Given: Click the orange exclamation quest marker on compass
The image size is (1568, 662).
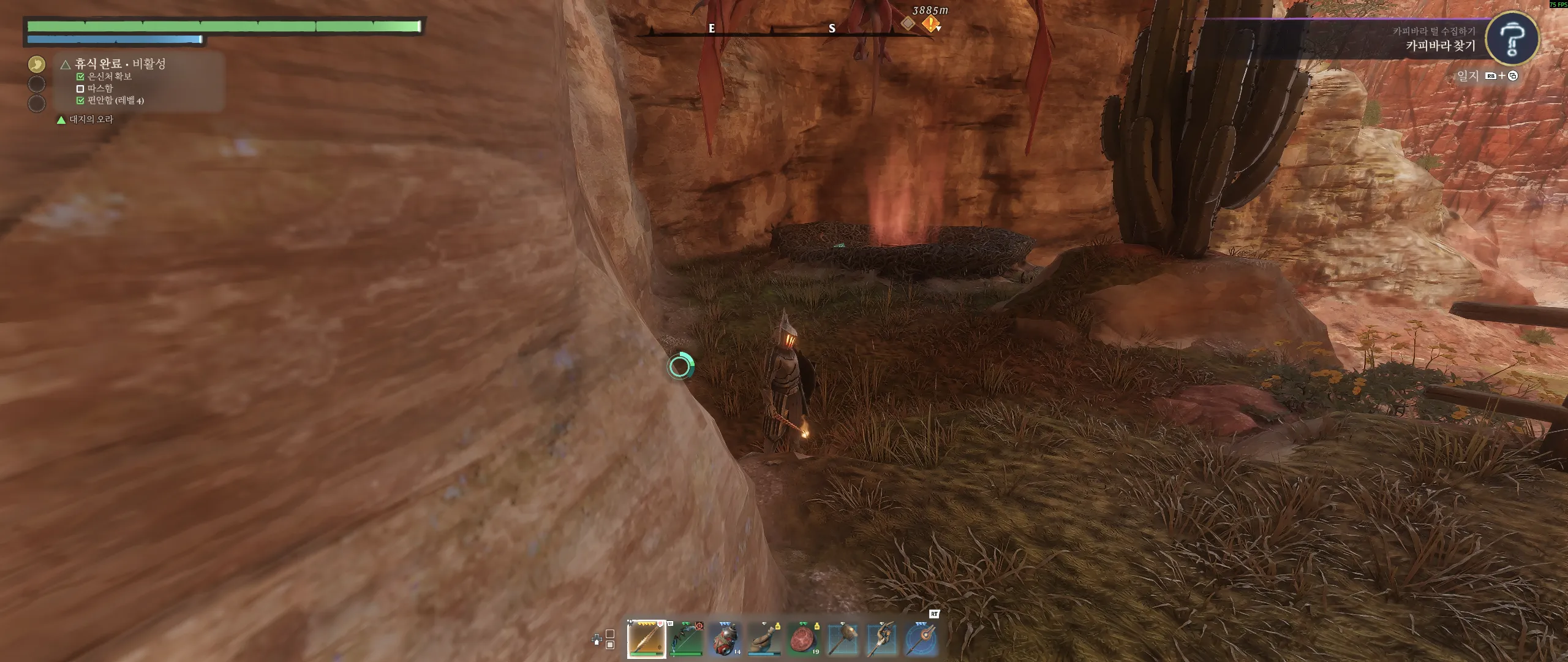Looking at the screenshot, I should coord(930,24).
